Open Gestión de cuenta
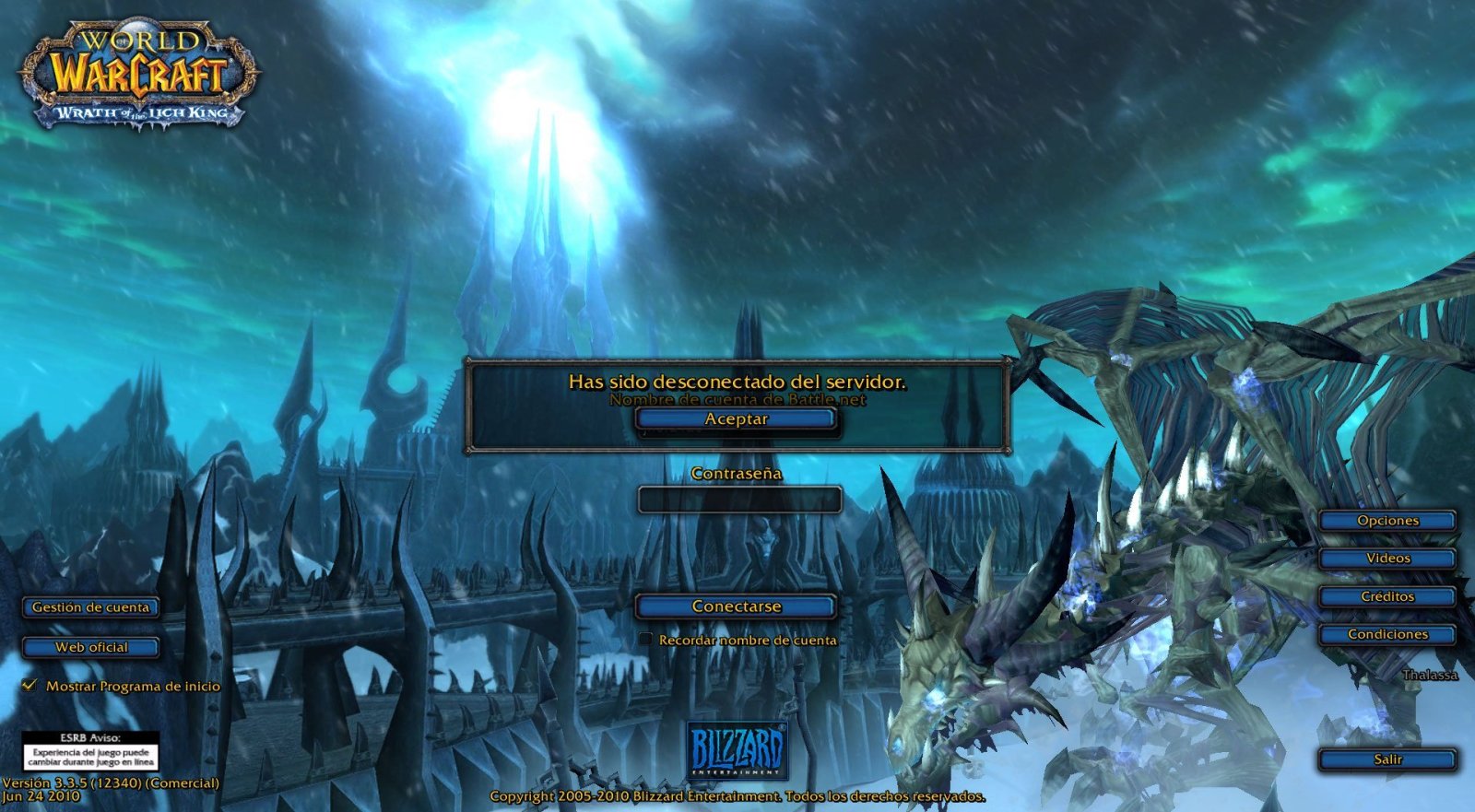Screen dimensions: 1475x812 pyautogui.click(x=90, y=607)
